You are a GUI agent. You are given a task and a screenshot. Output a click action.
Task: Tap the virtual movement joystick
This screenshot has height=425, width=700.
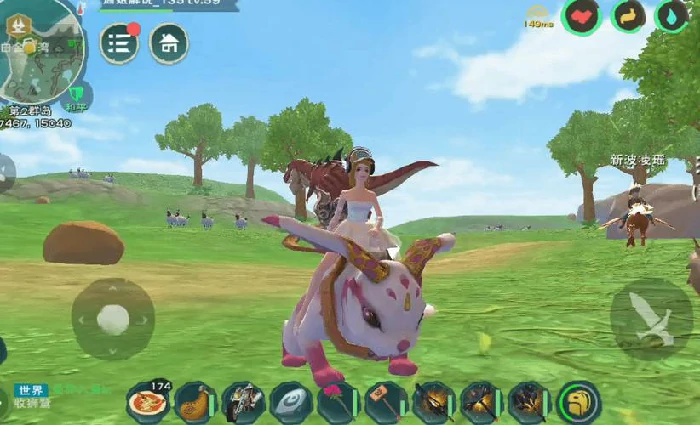pos(113,319)
